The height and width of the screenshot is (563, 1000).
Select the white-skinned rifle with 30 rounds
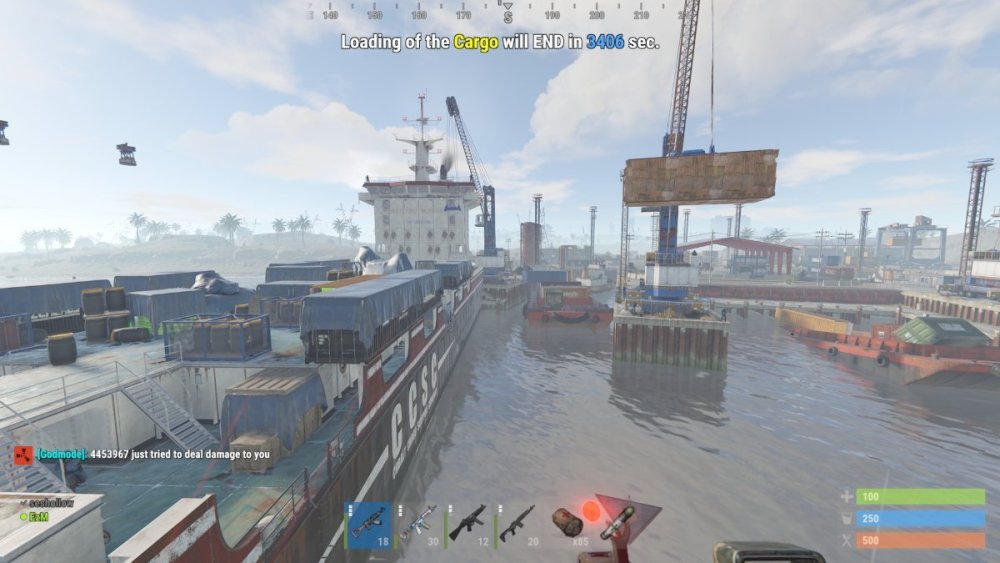[x=419, y=524]
